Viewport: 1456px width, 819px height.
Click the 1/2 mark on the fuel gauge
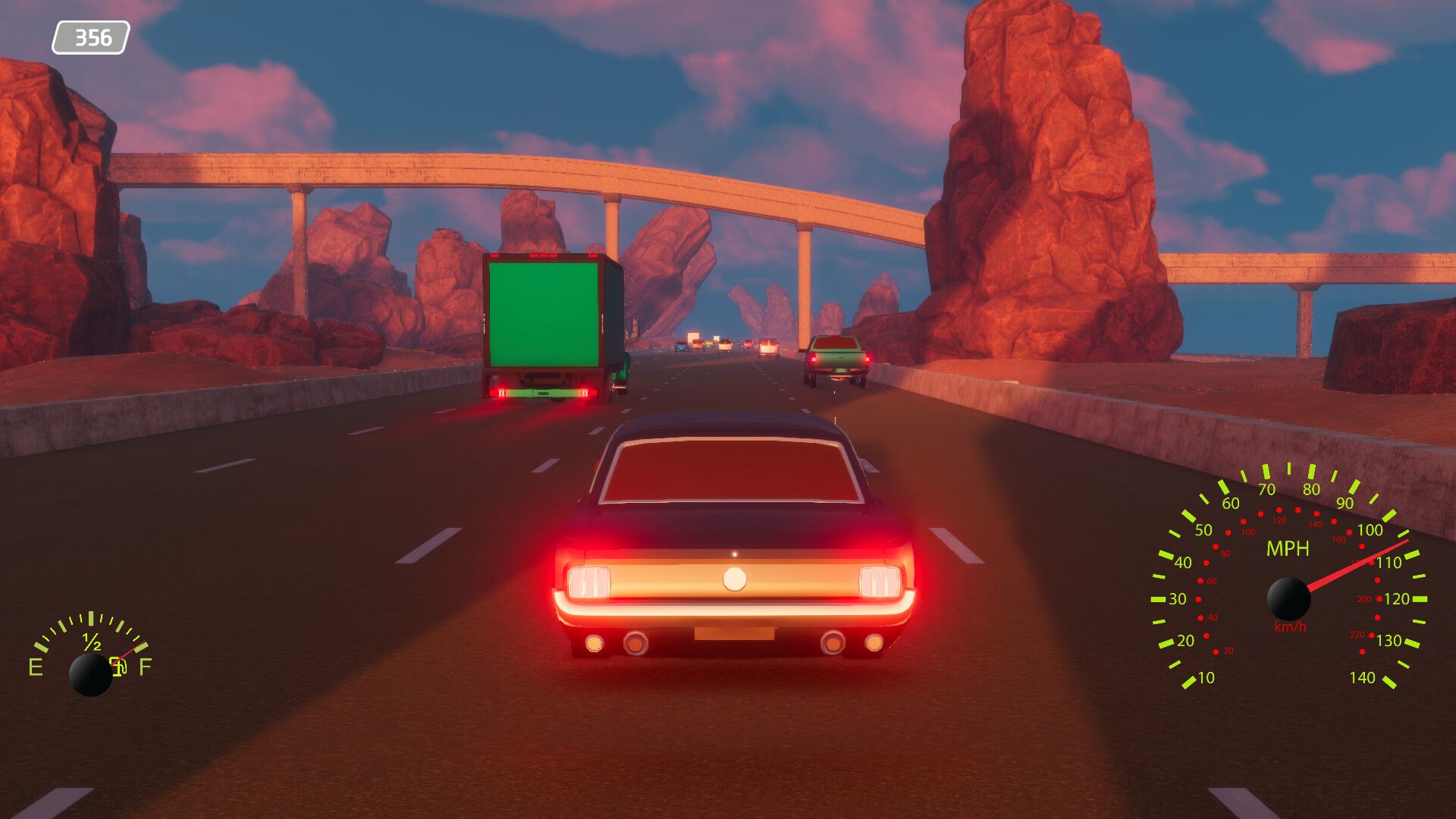click(x=91, y=642)
